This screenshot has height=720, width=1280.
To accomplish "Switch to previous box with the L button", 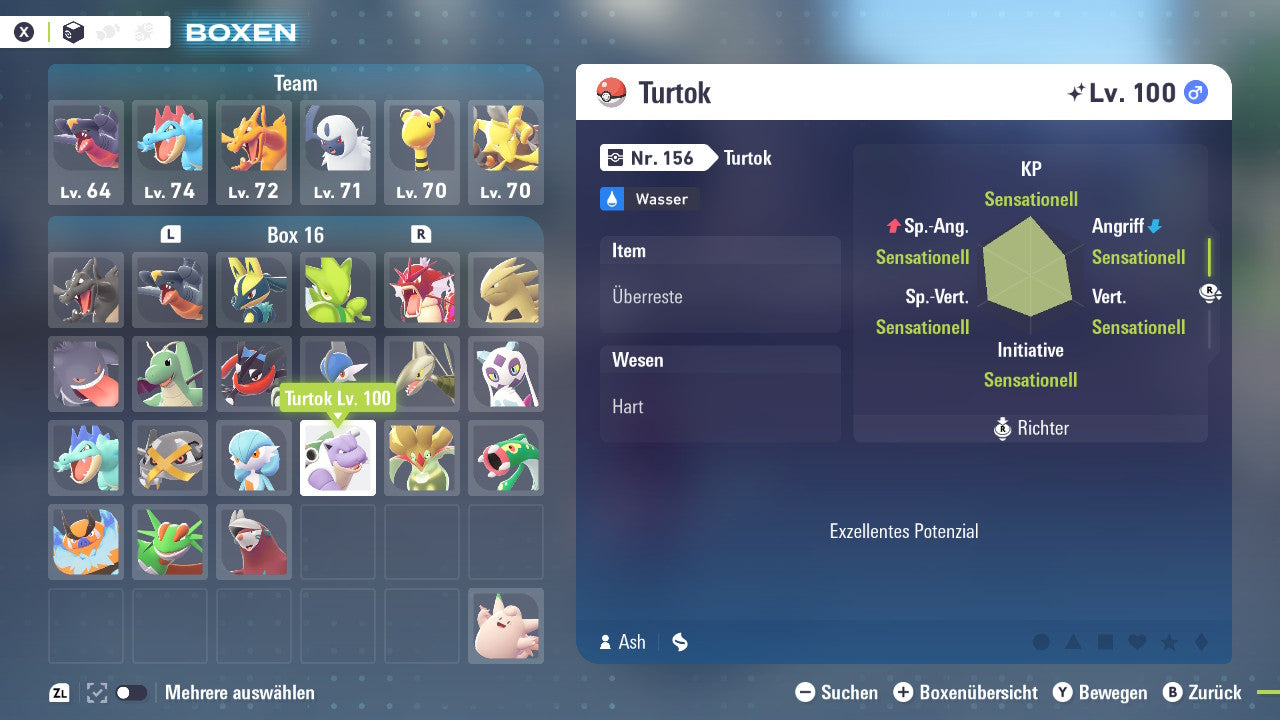I will (171, 235).
